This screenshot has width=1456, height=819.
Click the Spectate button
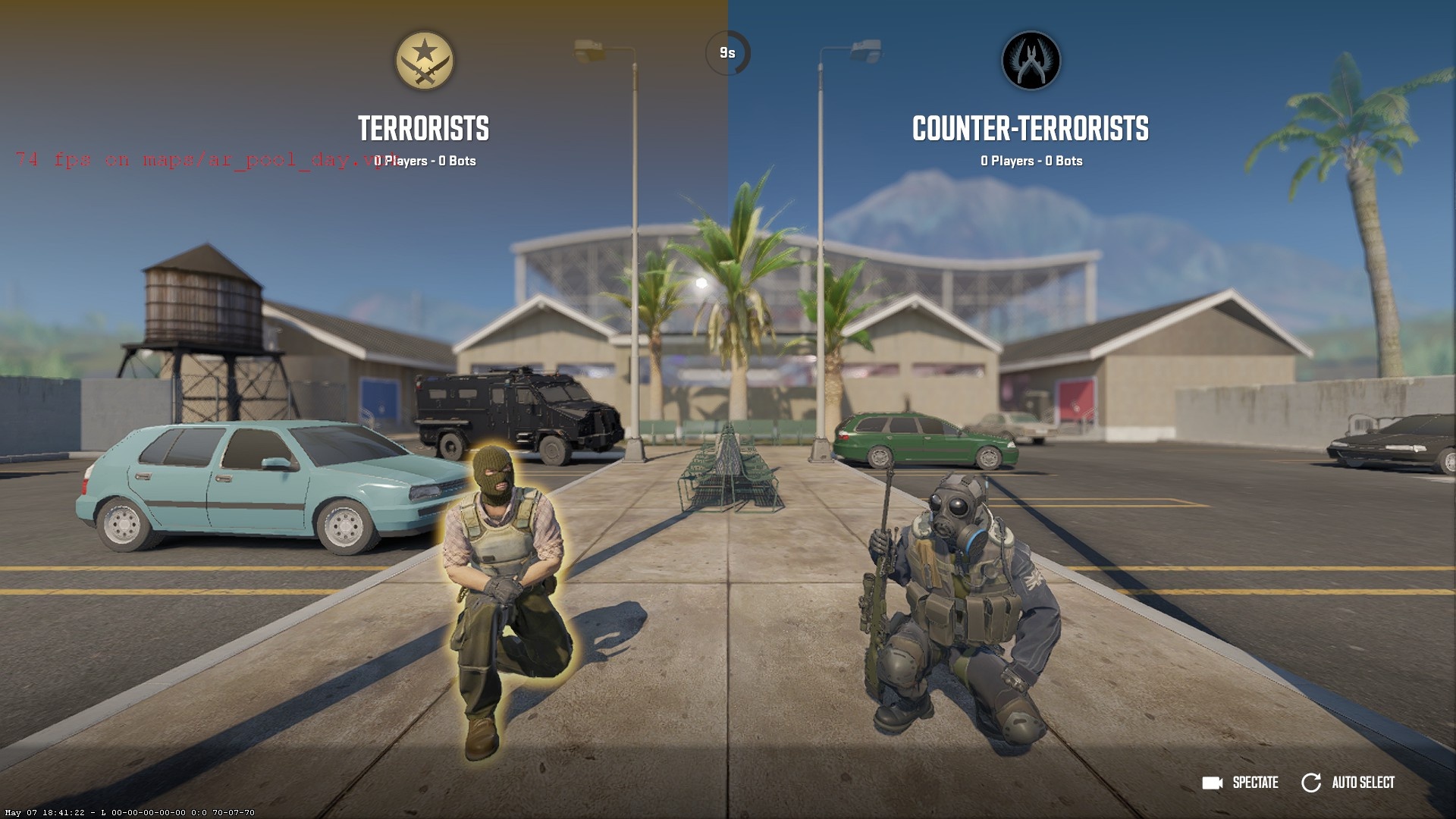(1241, 783)
